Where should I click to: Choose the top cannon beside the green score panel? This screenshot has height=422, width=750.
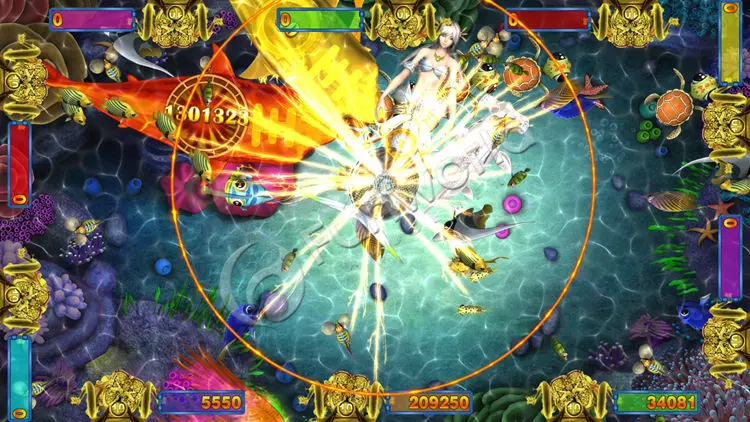[402, 22]
